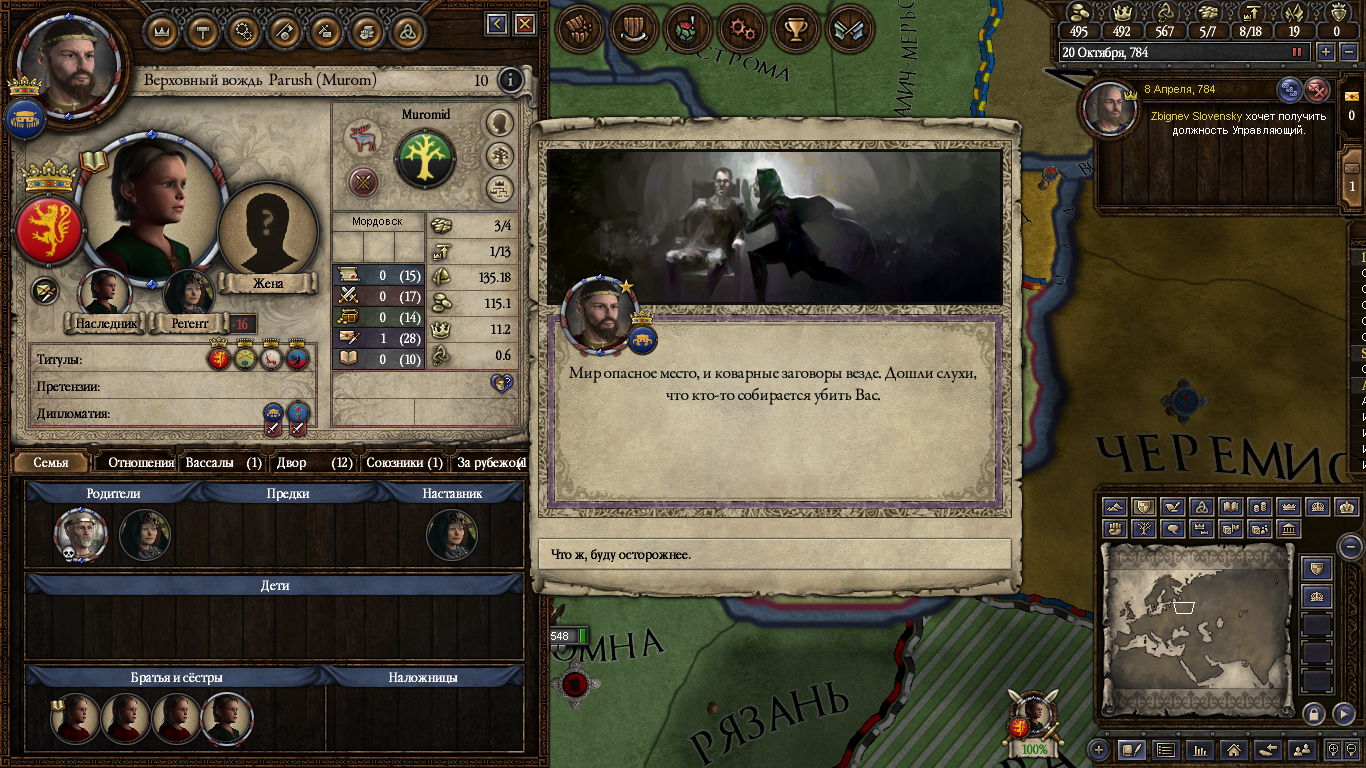Image resolution: width=1366 pixels, height=768 pixels.
Task: Go back with the arrow button beside close
Action: [497, 24]
